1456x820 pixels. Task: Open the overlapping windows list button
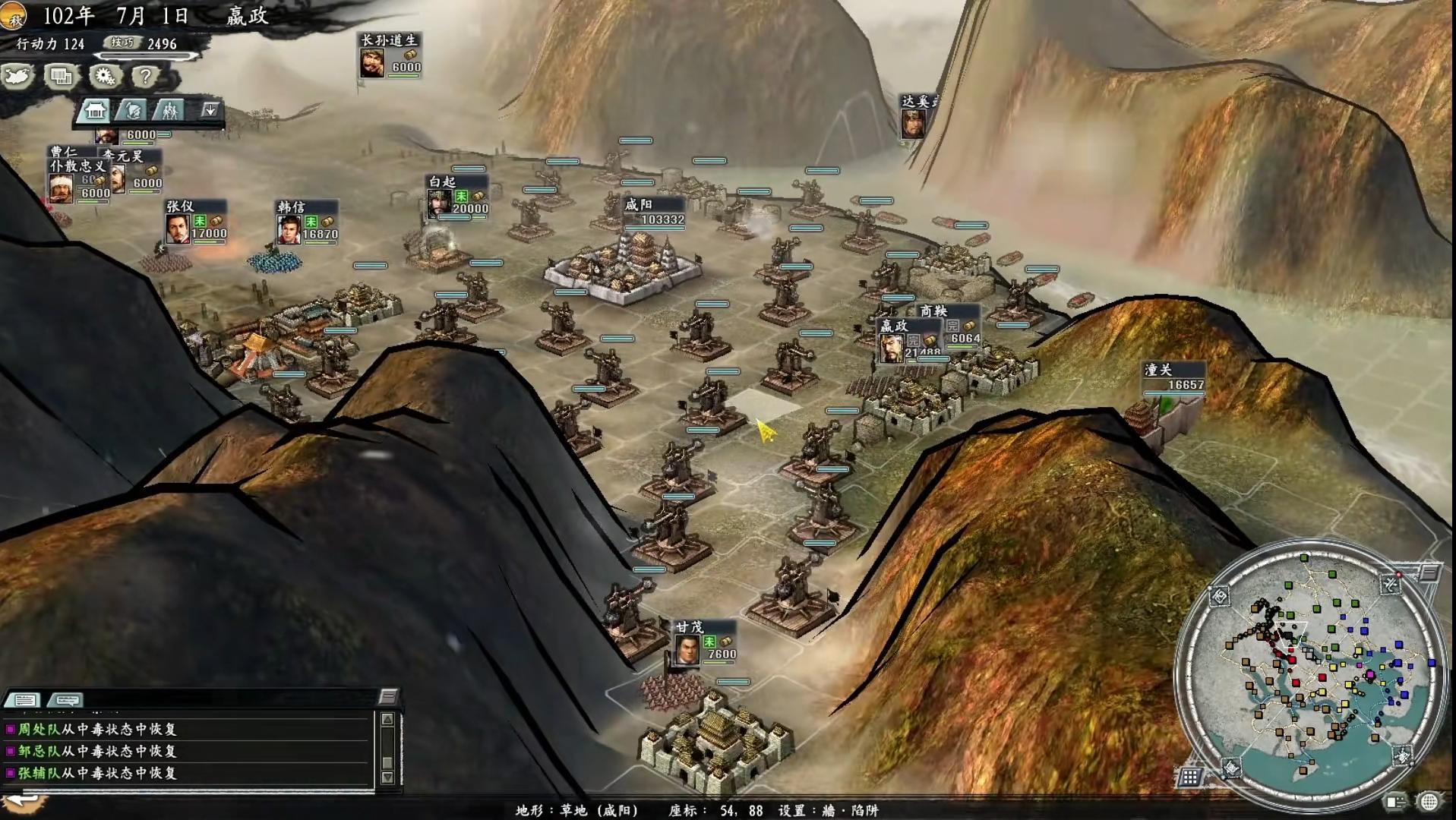pyautogui.click(x=61, y=76)
